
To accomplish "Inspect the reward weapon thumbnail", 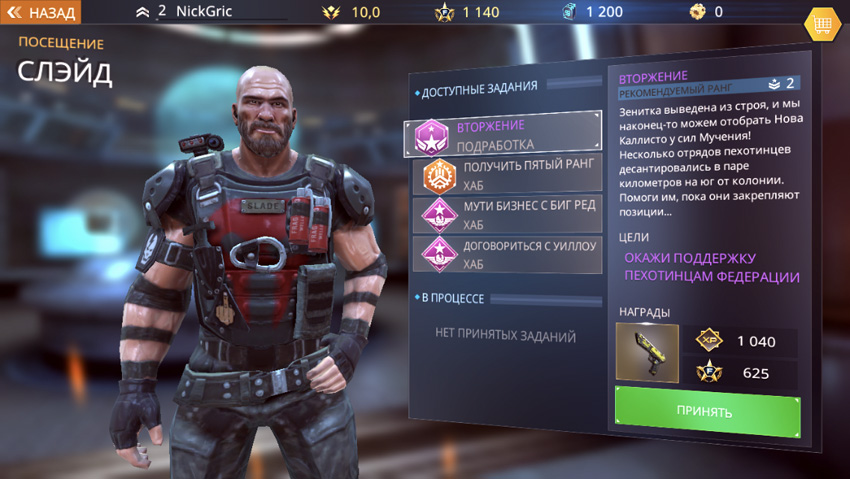I will coord(647,353).
